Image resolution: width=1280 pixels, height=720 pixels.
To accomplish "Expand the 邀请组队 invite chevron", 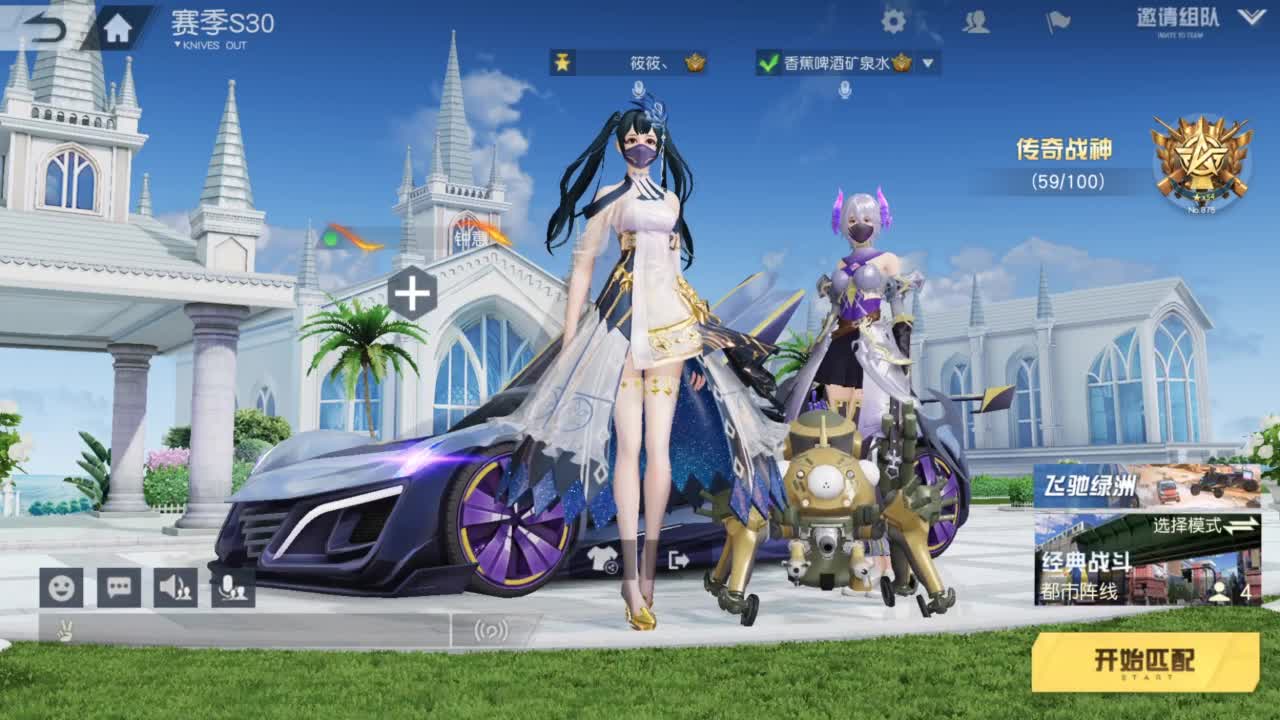I will (1252, 18).
